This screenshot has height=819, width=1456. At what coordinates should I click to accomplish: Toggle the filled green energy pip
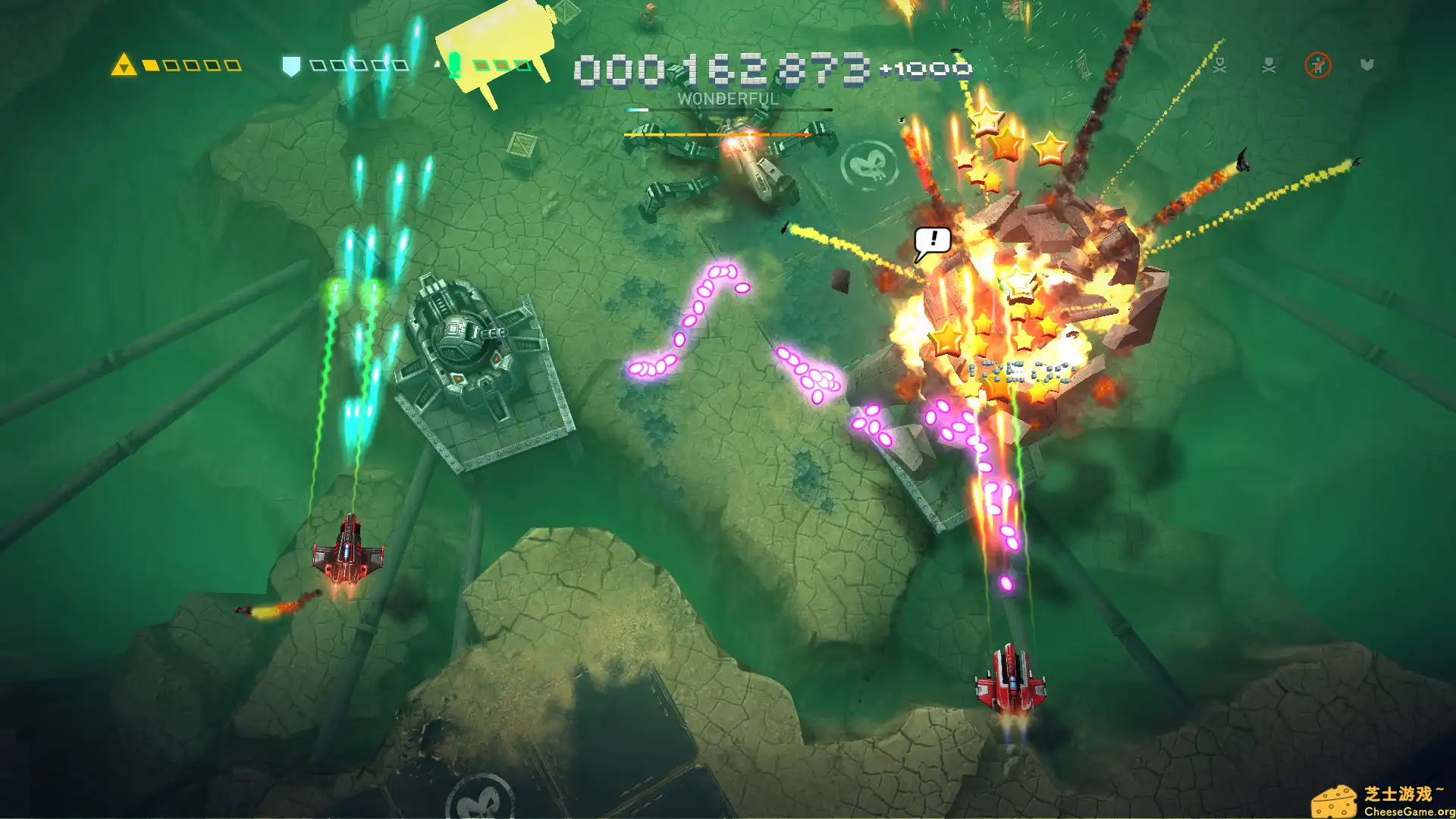pos(482,66)
